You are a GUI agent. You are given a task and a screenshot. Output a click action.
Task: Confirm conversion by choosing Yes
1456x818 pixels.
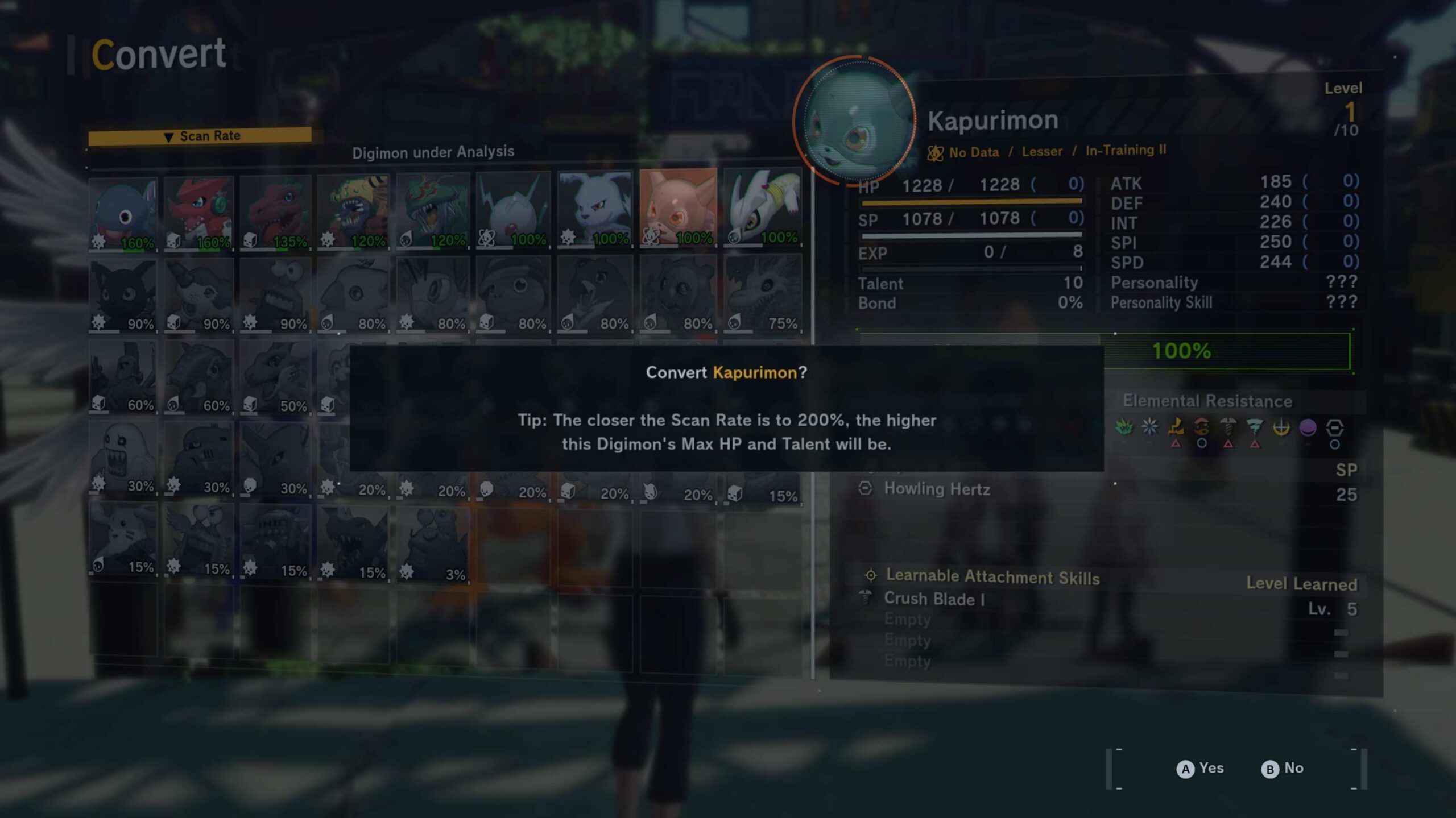coord(1200,769)
